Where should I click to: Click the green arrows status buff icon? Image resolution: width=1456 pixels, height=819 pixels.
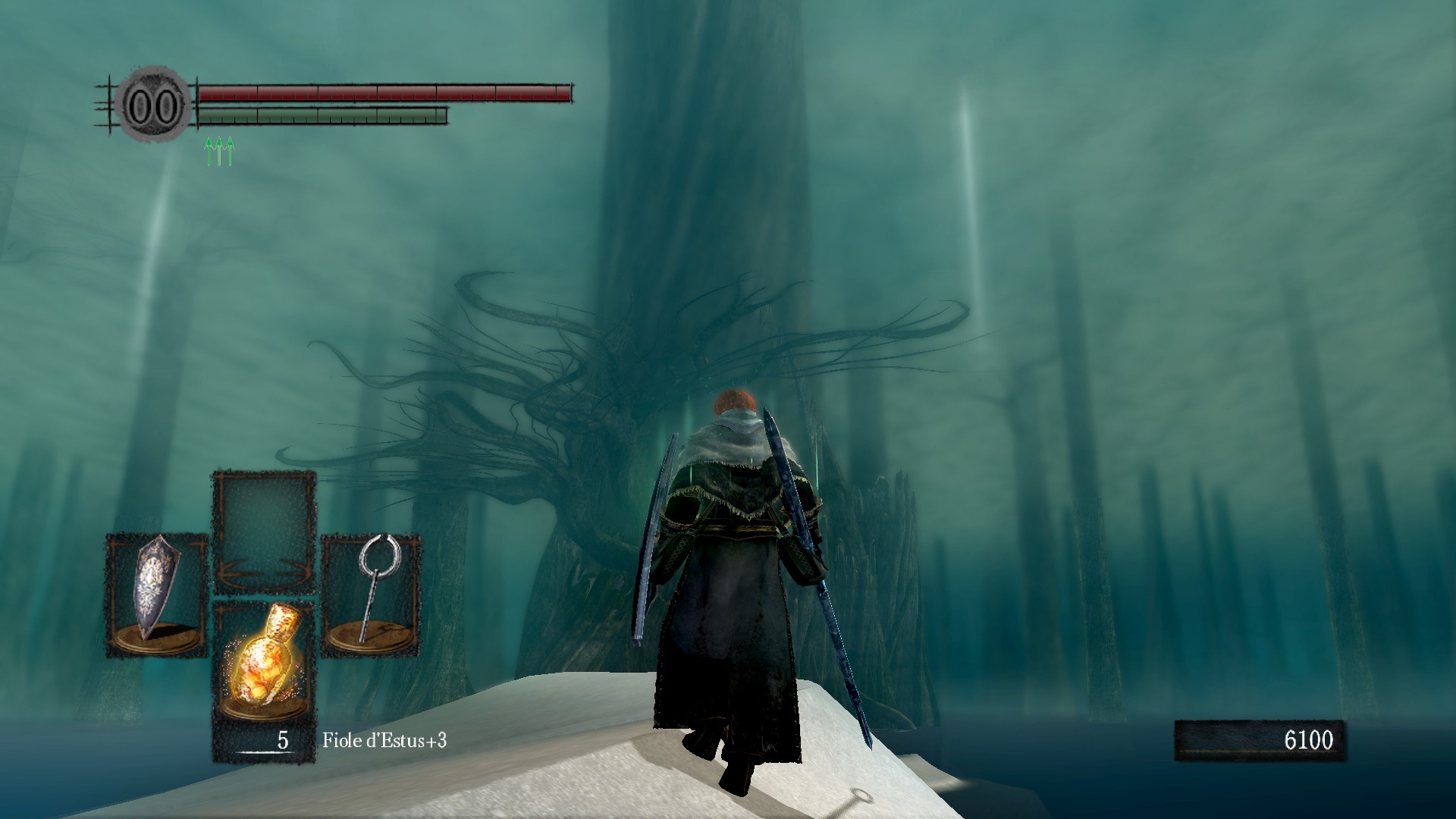tap(220, 151)
